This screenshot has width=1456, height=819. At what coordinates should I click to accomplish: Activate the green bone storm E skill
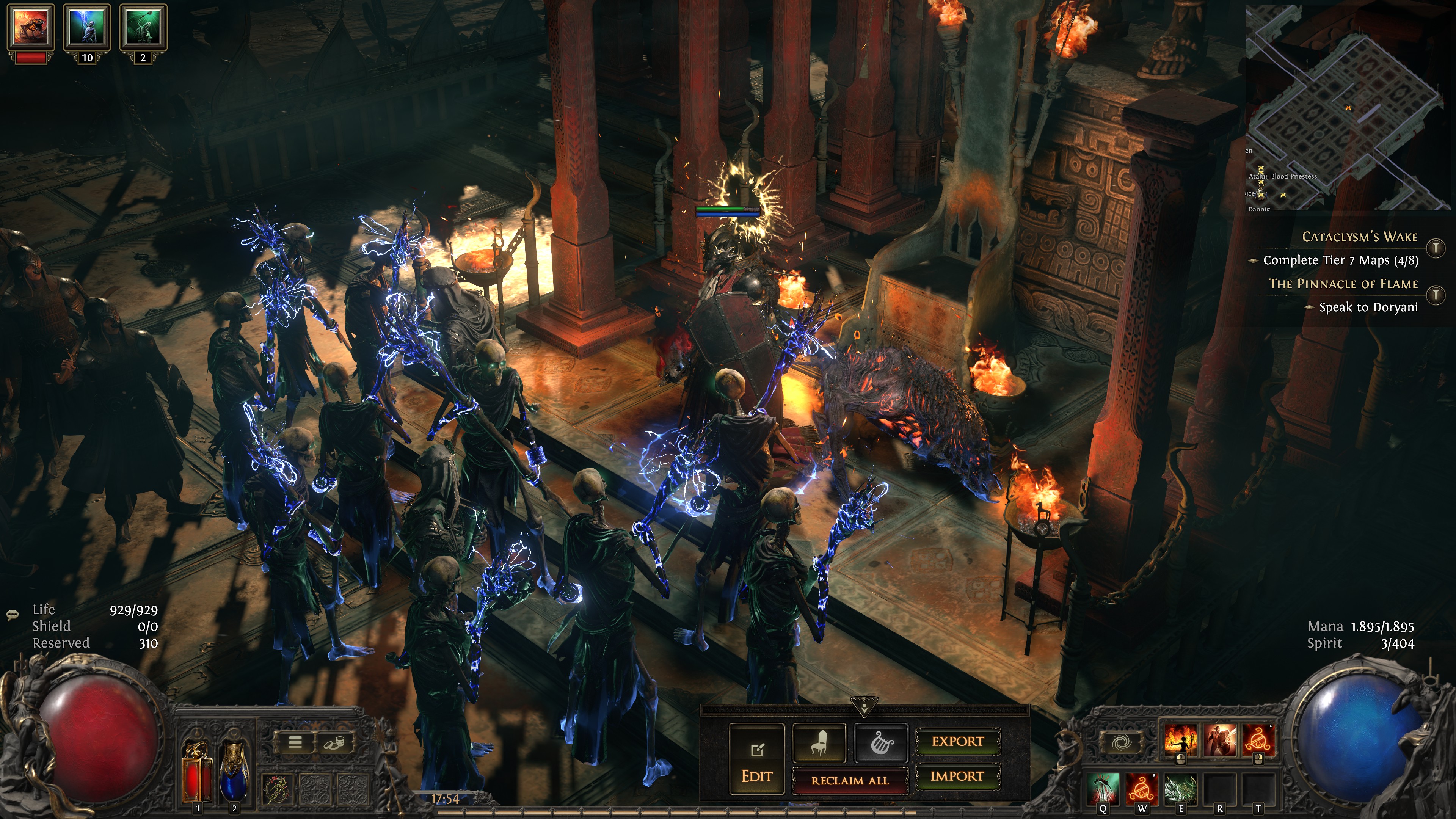click(1180, 789)
